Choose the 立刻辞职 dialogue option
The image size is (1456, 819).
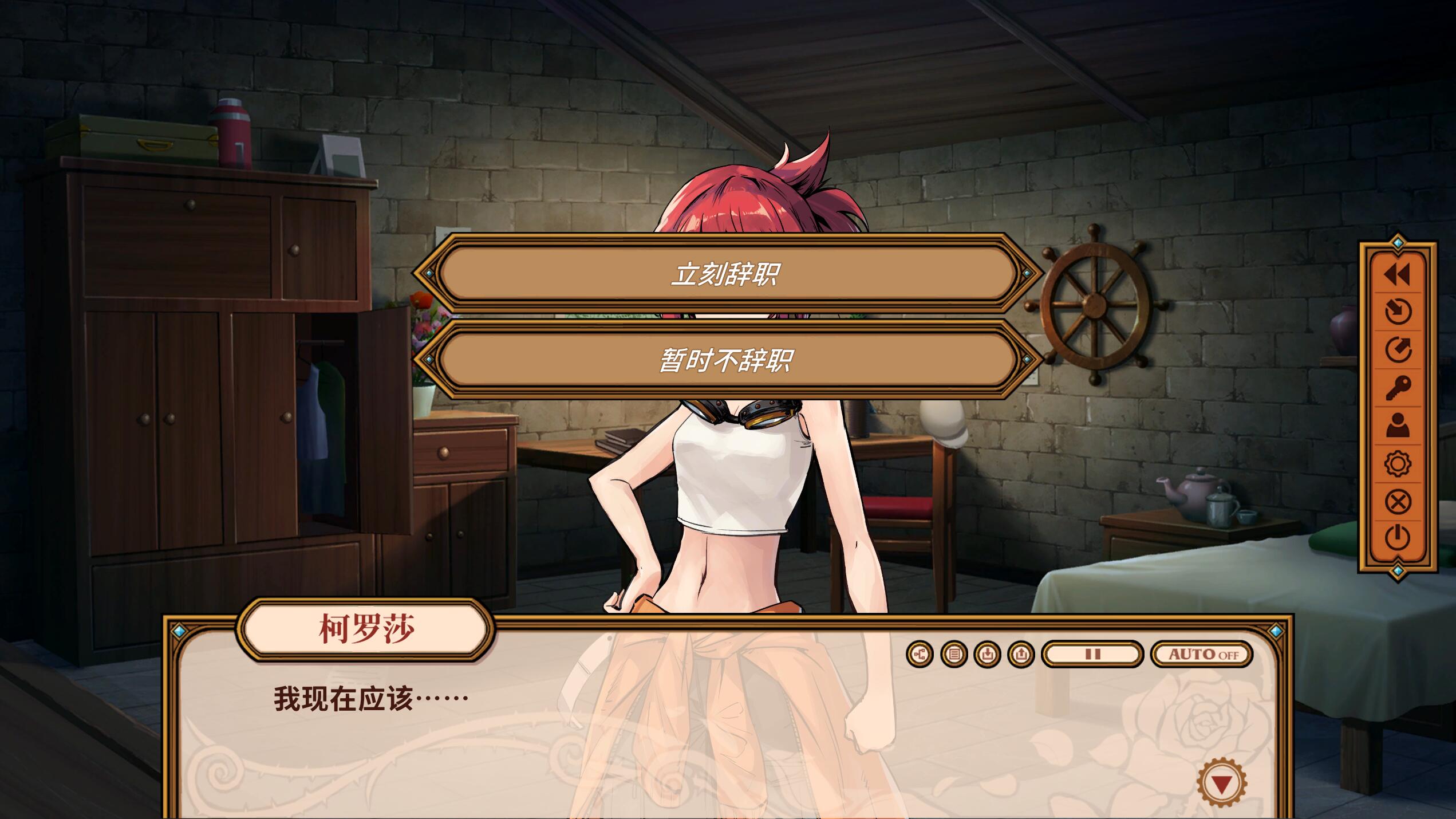pyautogui.click(x=726, y=274)
